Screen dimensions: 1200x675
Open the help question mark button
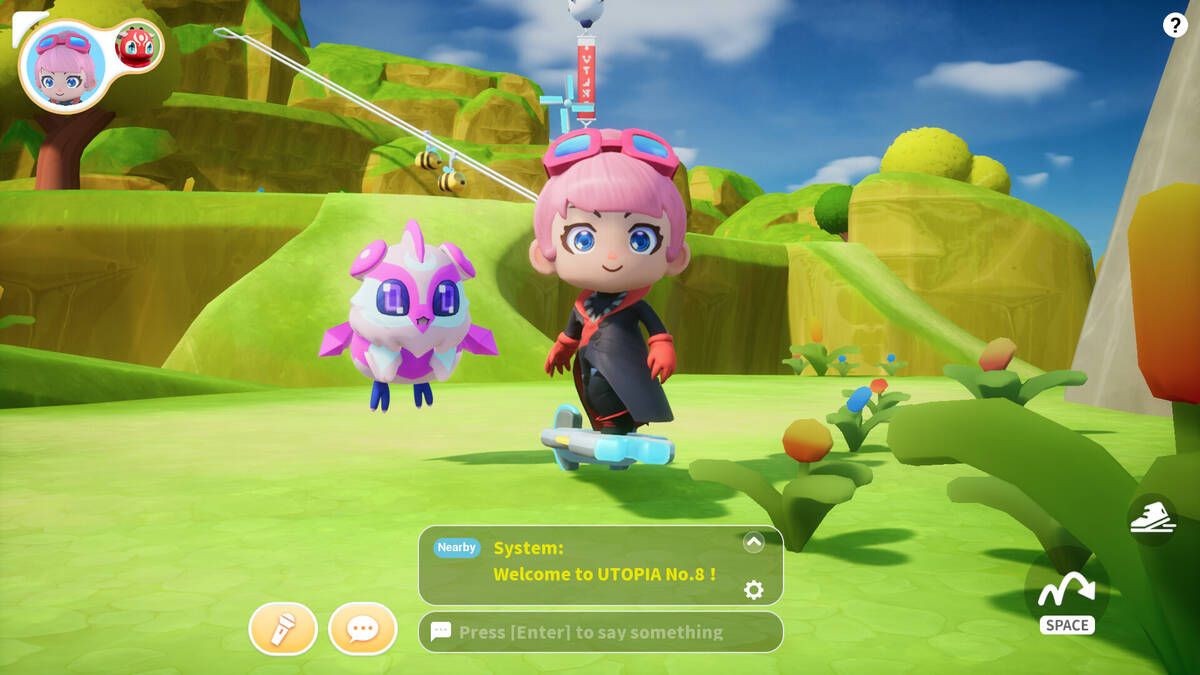tap(1175, 26)
